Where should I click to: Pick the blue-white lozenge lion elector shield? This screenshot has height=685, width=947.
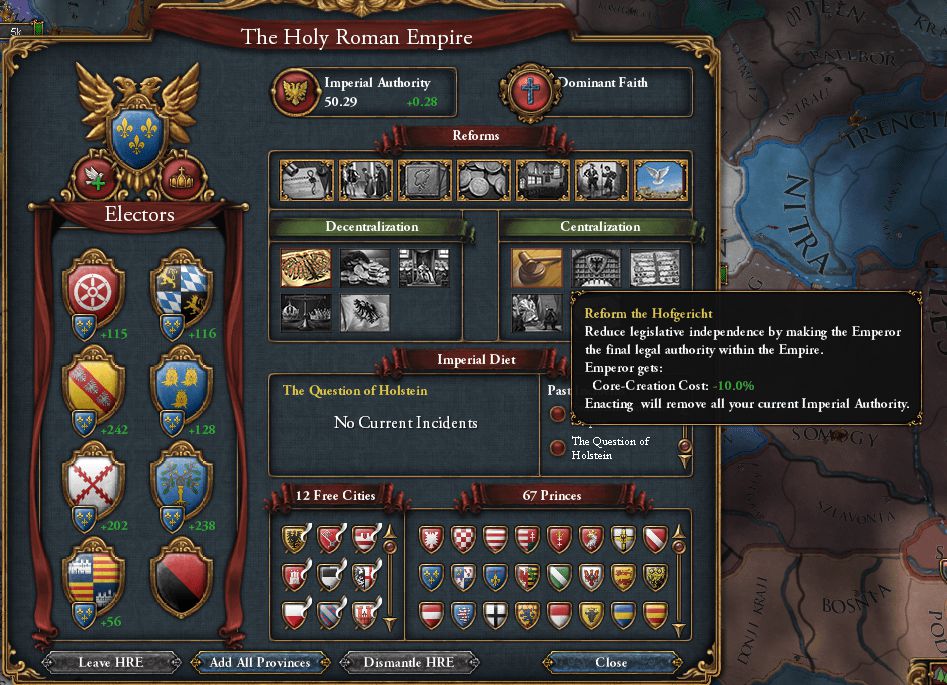[x=181, y=289]
